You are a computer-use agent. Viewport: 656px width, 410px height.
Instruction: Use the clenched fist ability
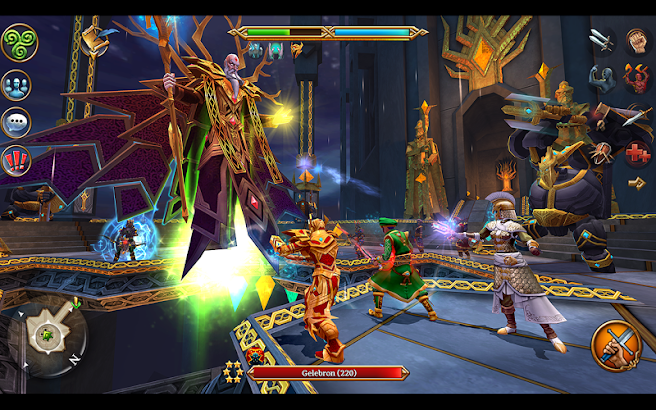point(638,40)
